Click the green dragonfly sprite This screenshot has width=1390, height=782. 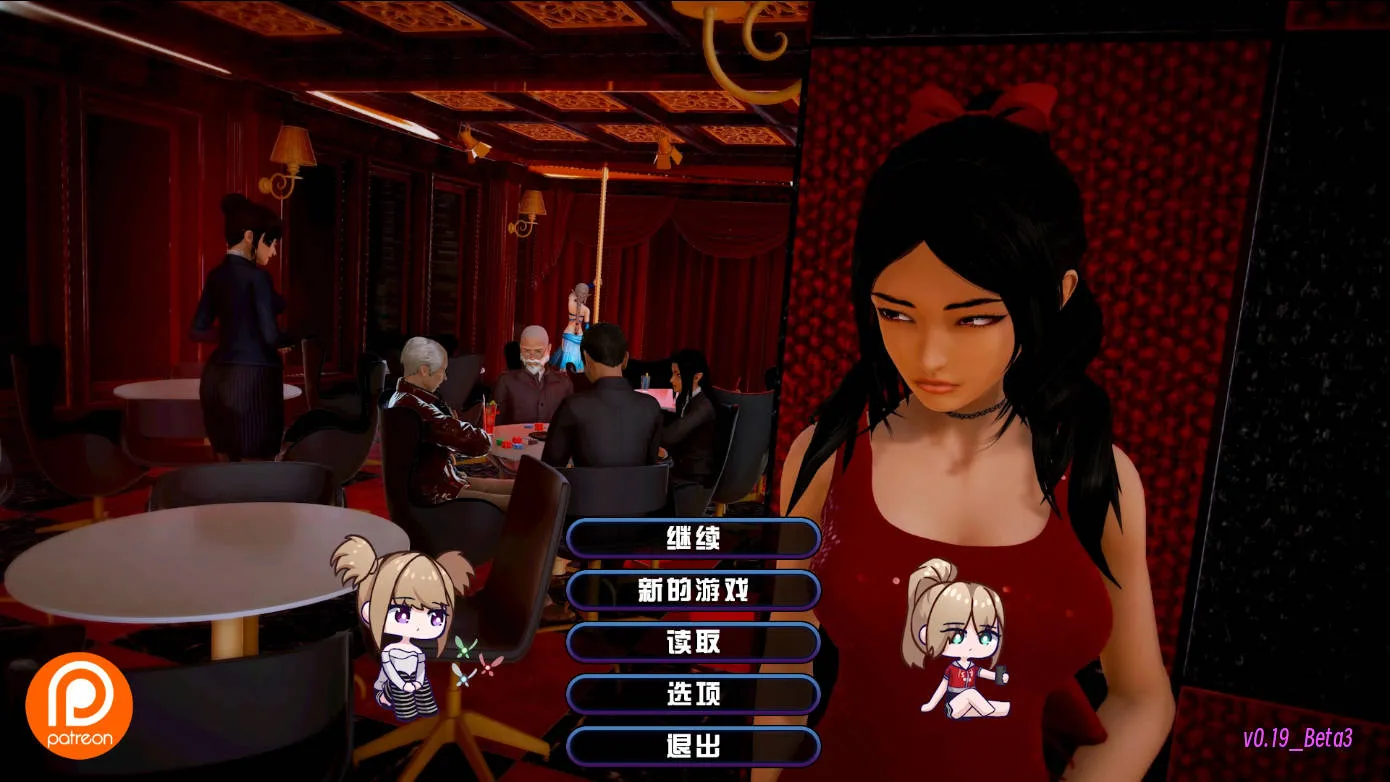point(465,648)
